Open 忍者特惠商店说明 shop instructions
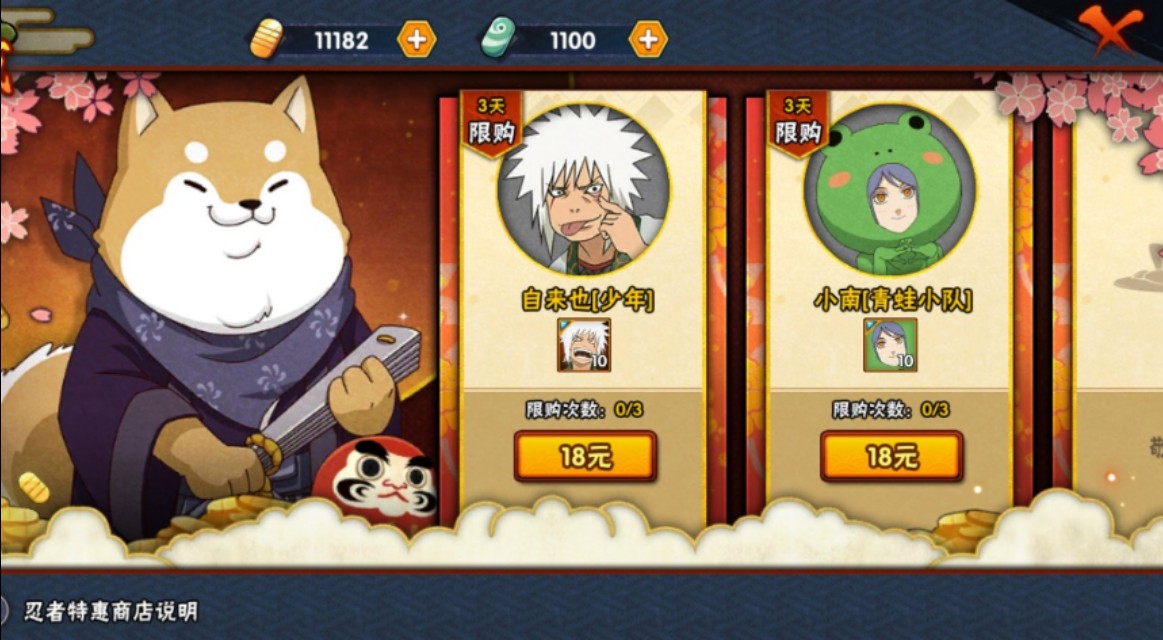The height and width of the screenshot is (640, 1163). (110, 611)
